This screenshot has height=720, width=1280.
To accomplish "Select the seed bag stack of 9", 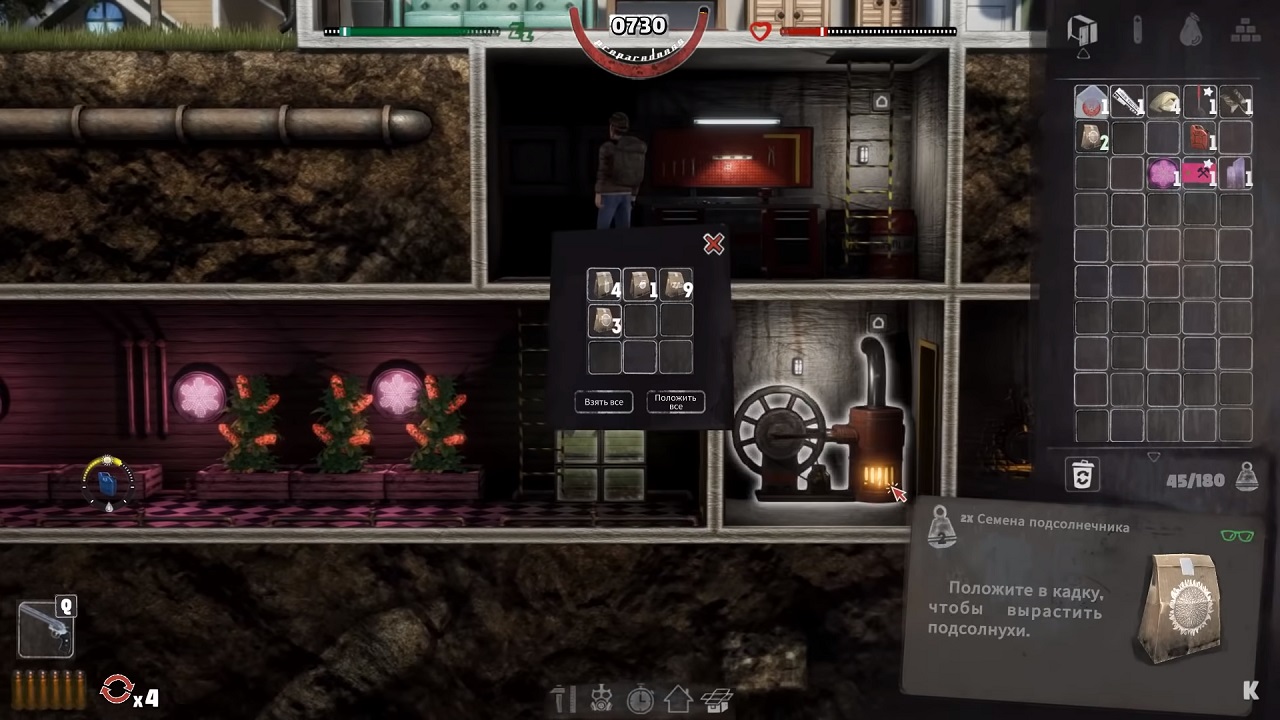I will pos(676,286).
